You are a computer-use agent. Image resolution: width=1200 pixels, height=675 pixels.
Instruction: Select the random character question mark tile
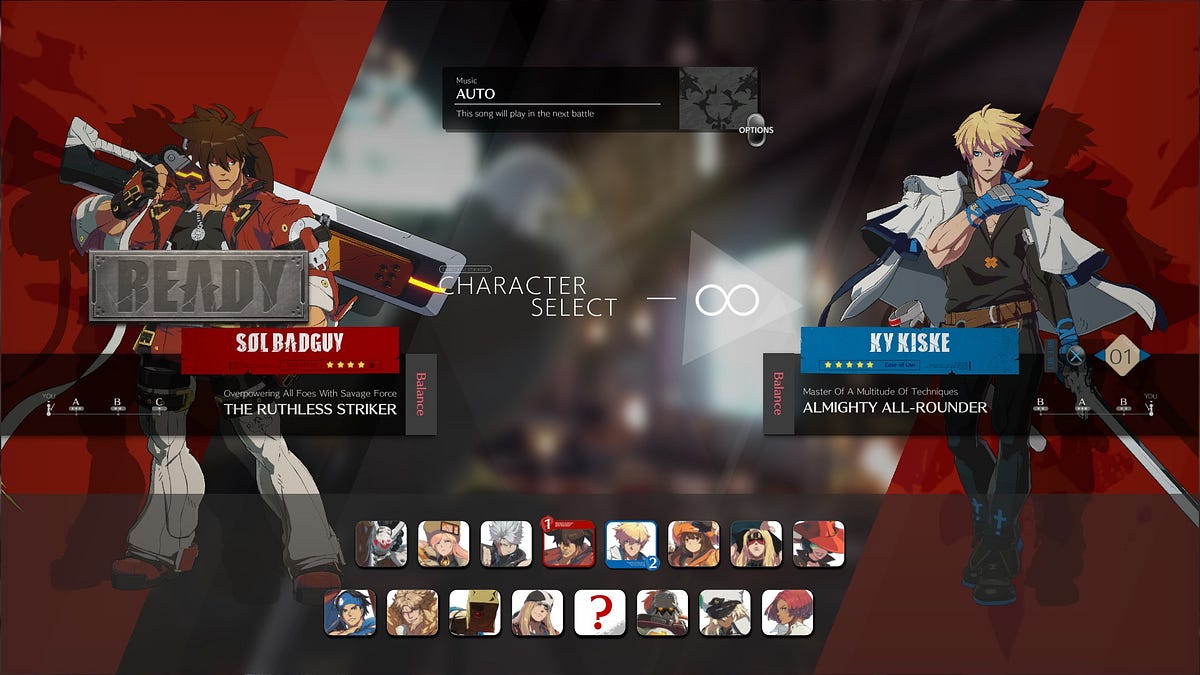pyautogui.click(x=599, y=612)
